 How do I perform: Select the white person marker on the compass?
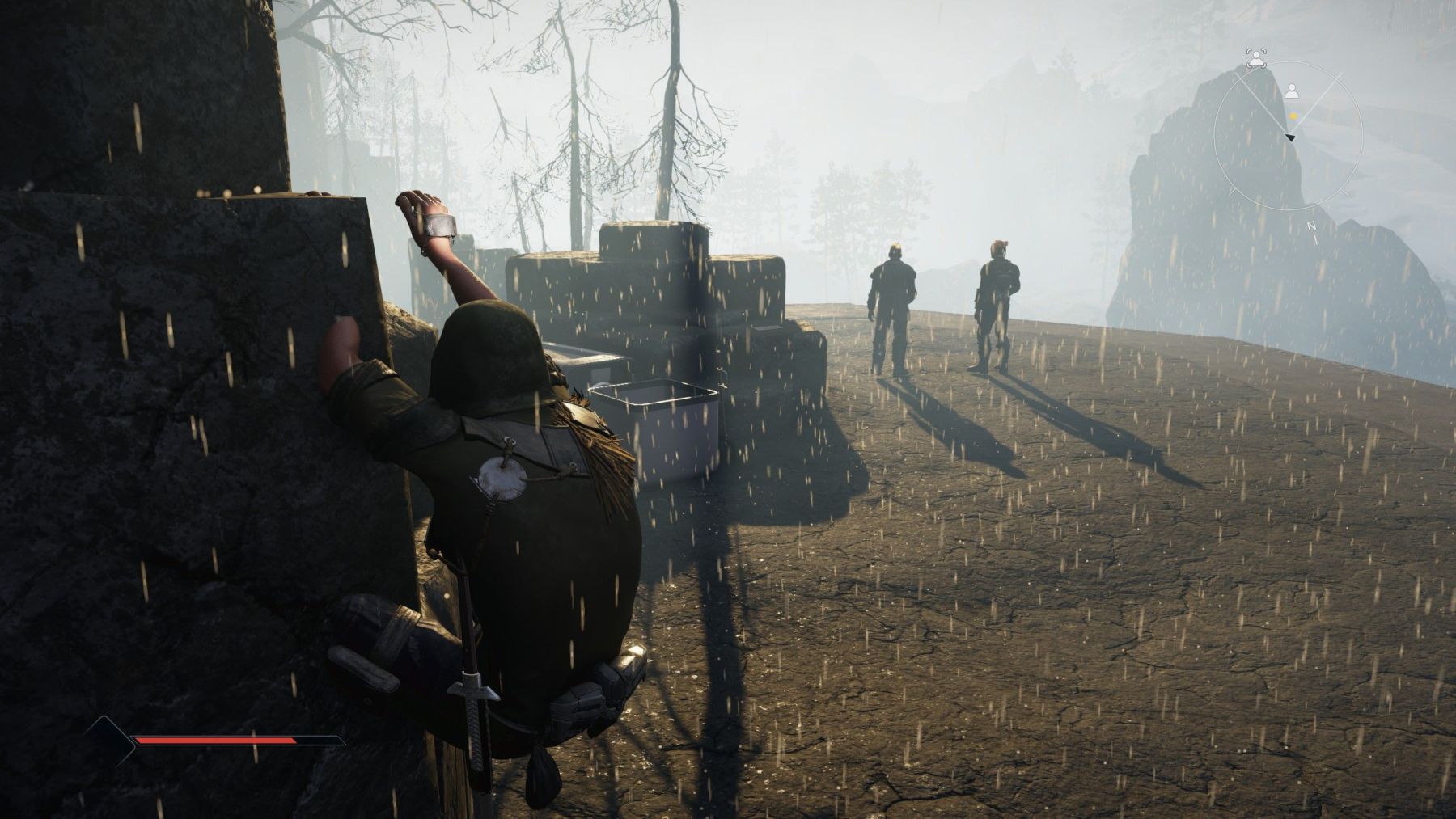tap(1292, 91)
